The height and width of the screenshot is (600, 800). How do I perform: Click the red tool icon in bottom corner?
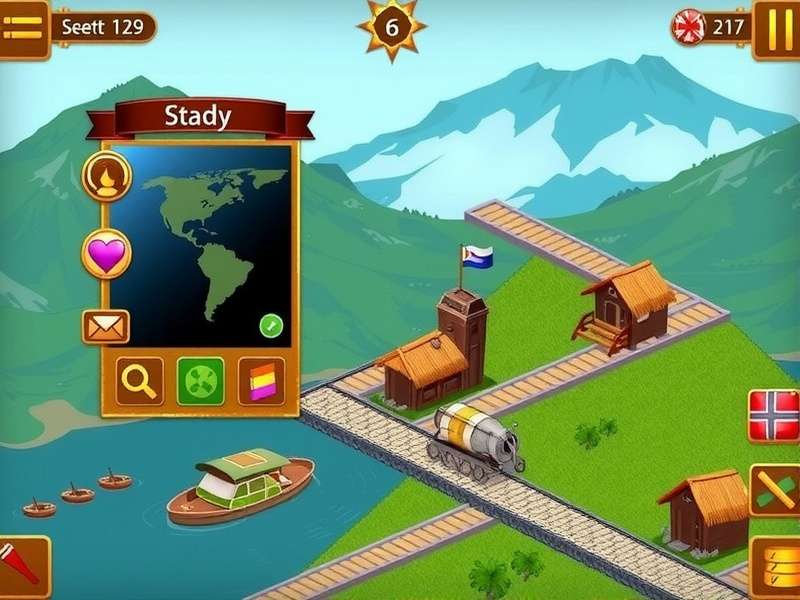click(x=22, y=565)
